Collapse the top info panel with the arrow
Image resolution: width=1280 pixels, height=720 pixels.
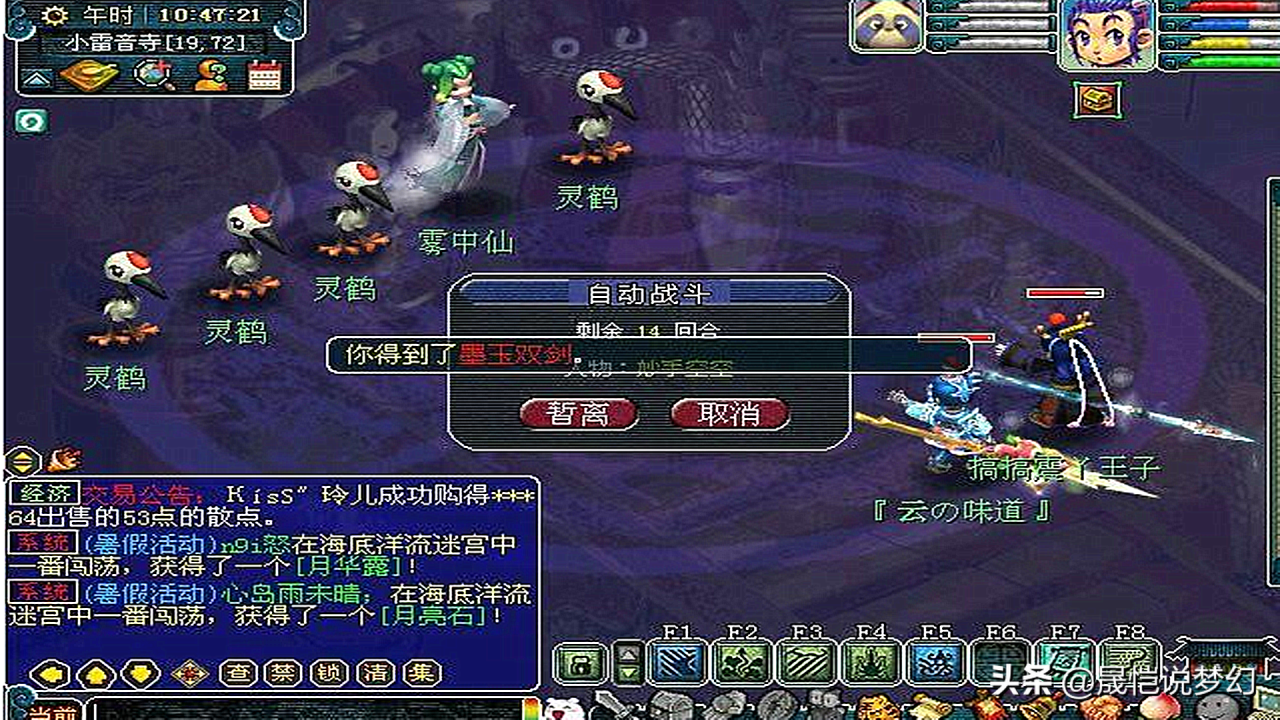[36, 80]
